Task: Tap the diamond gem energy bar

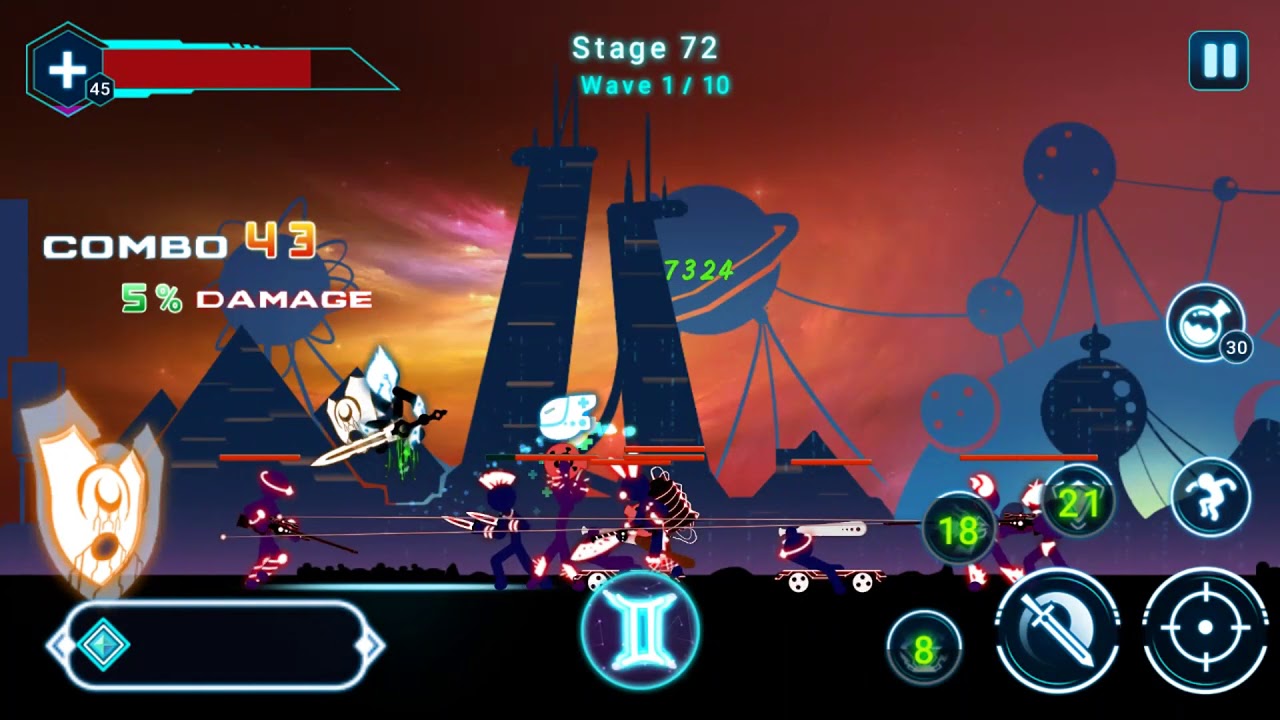Action: click(x=215, y=645)
